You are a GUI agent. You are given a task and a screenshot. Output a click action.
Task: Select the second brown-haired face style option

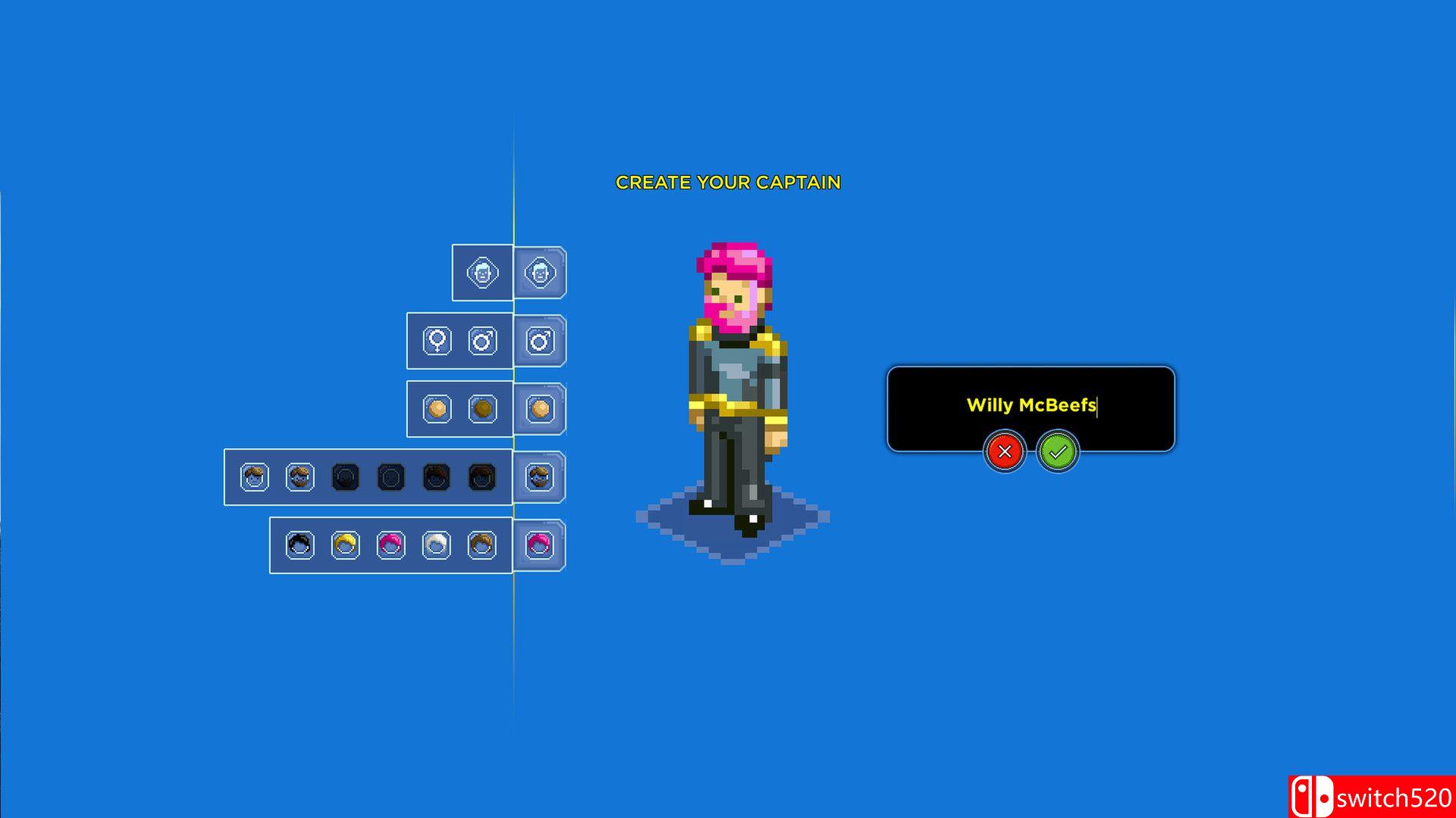300,477
